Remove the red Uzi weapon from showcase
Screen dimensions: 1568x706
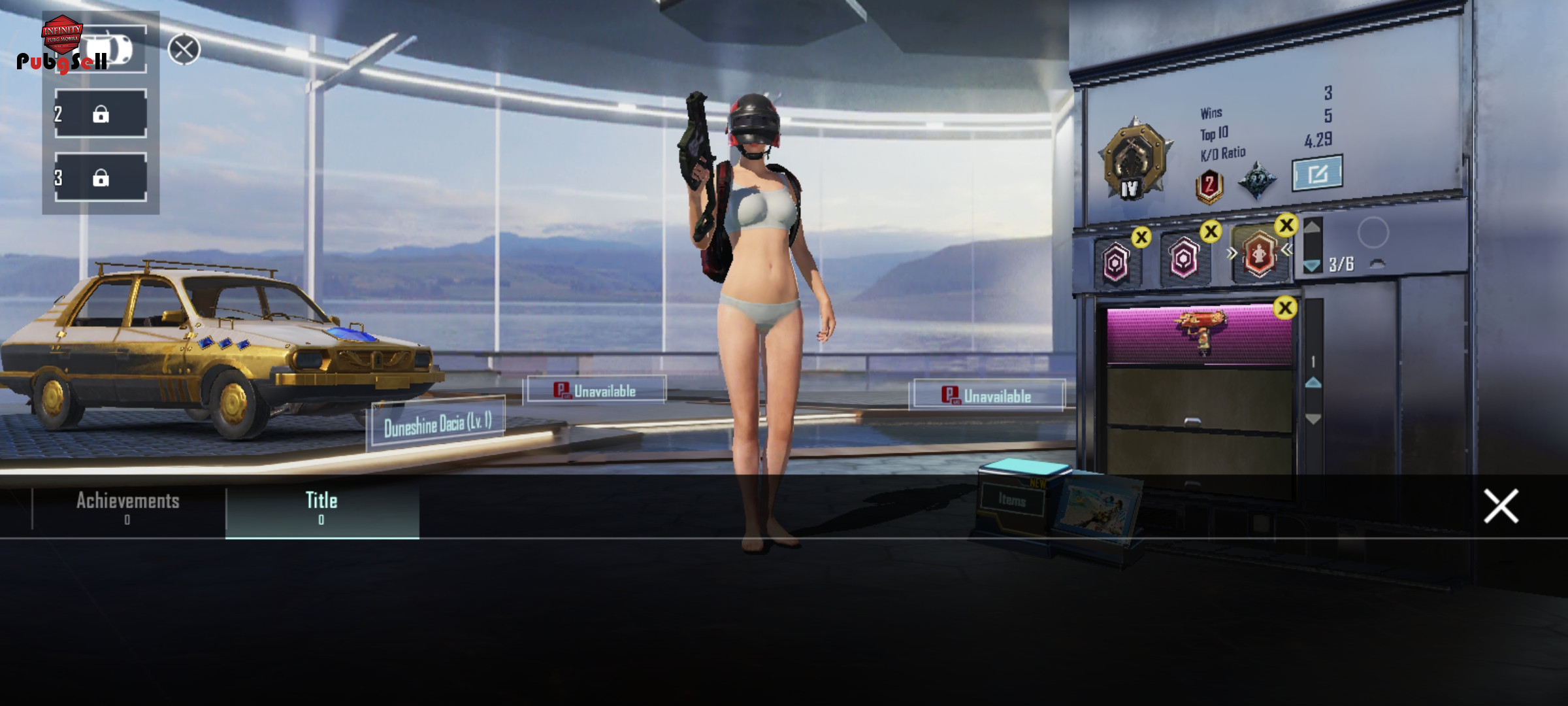point(1284,308)
